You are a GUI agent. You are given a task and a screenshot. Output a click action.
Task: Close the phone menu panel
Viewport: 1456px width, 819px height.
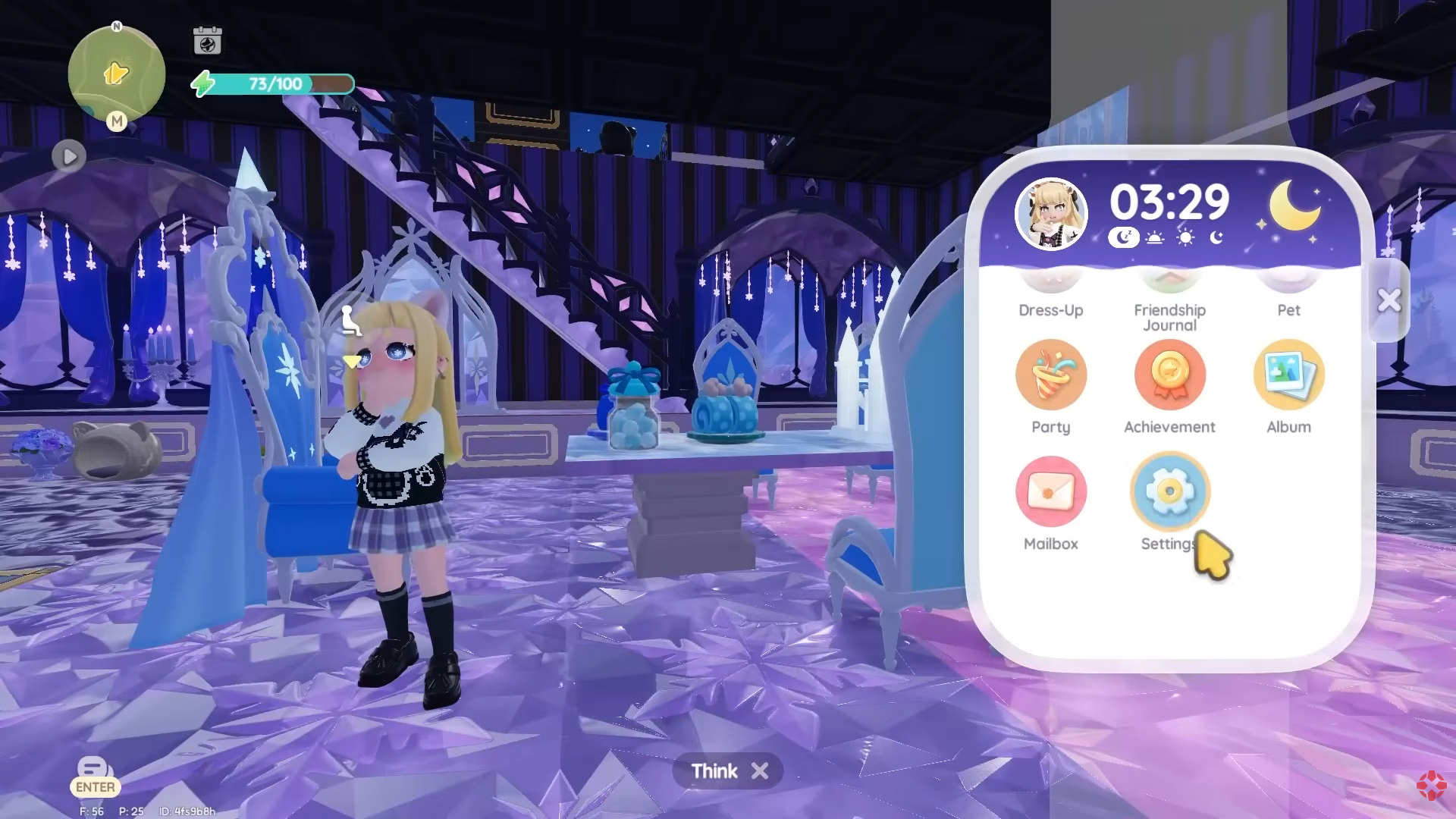point(1389,300)
